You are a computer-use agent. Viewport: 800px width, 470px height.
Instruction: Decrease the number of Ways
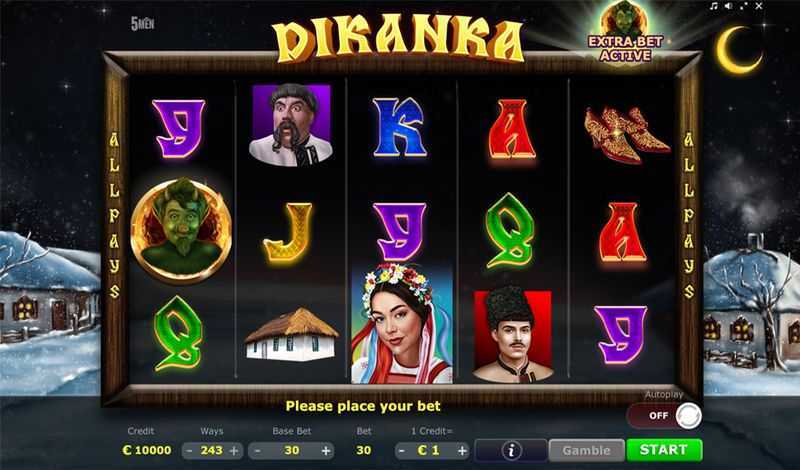pos(190,450)
